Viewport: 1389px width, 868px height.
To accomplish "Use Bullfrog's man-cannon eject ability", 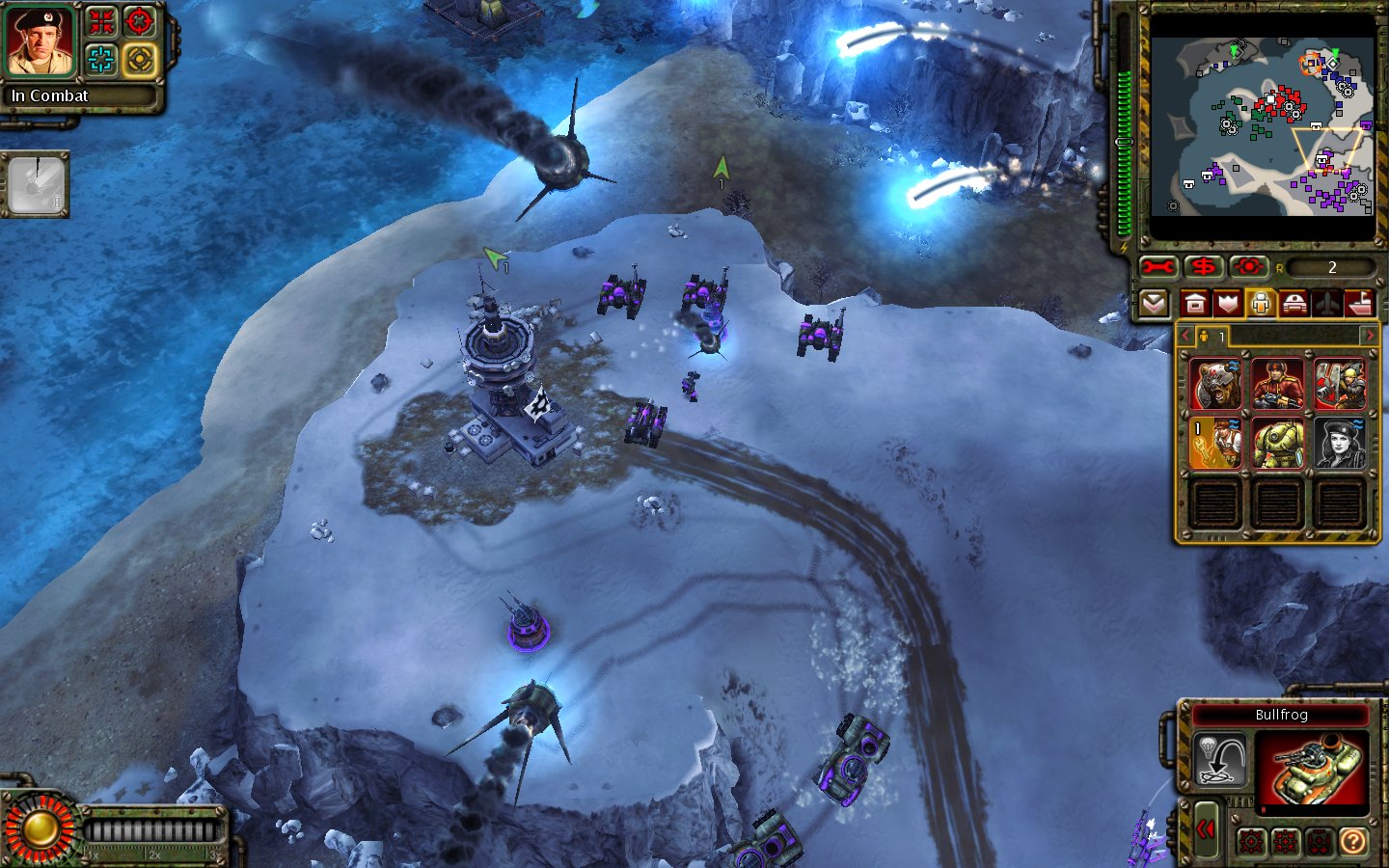I will pyautogui.click(x=1219, y=759).
